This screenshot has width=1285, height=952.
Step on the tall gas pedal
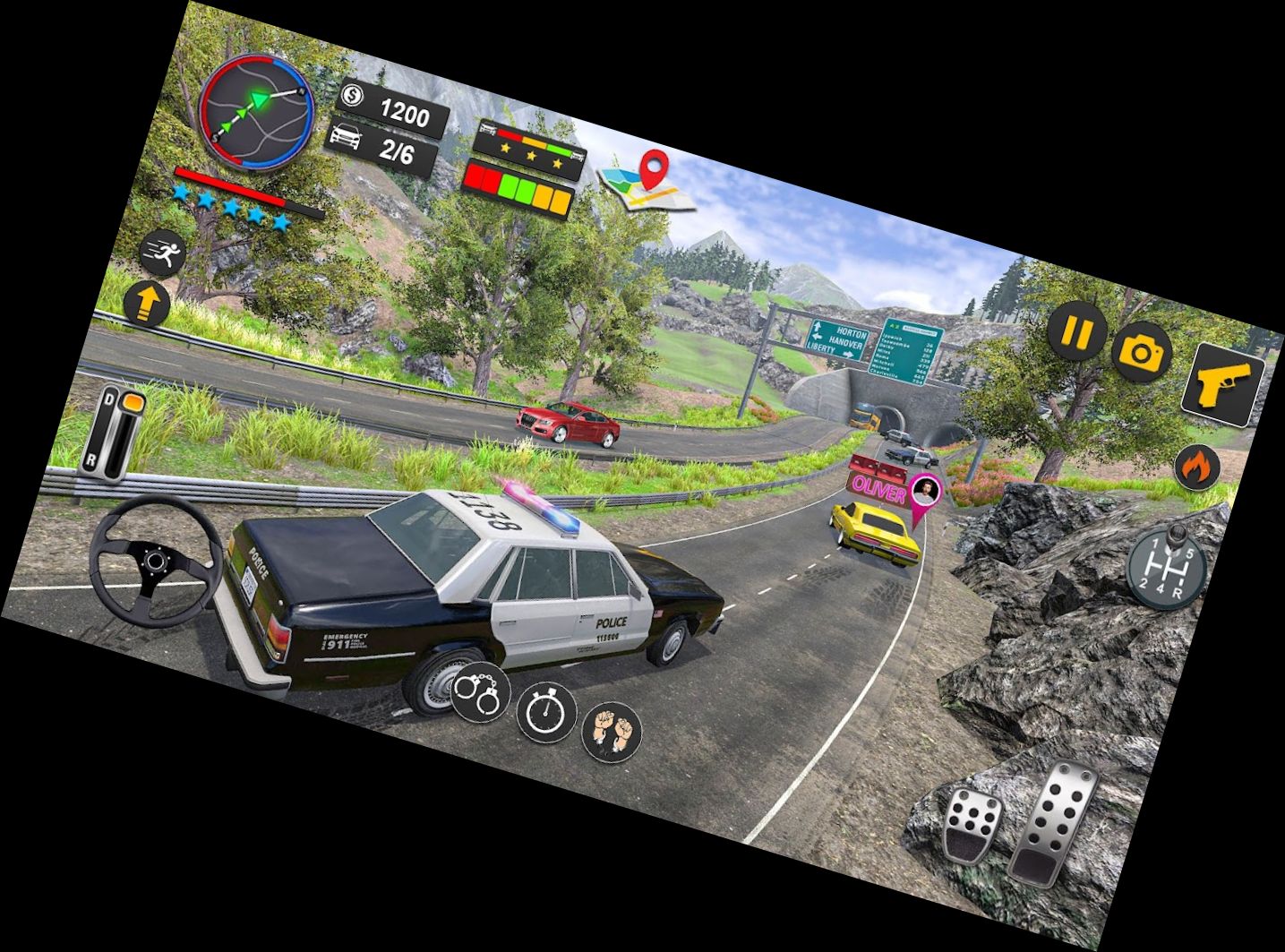coord(1054,821)
